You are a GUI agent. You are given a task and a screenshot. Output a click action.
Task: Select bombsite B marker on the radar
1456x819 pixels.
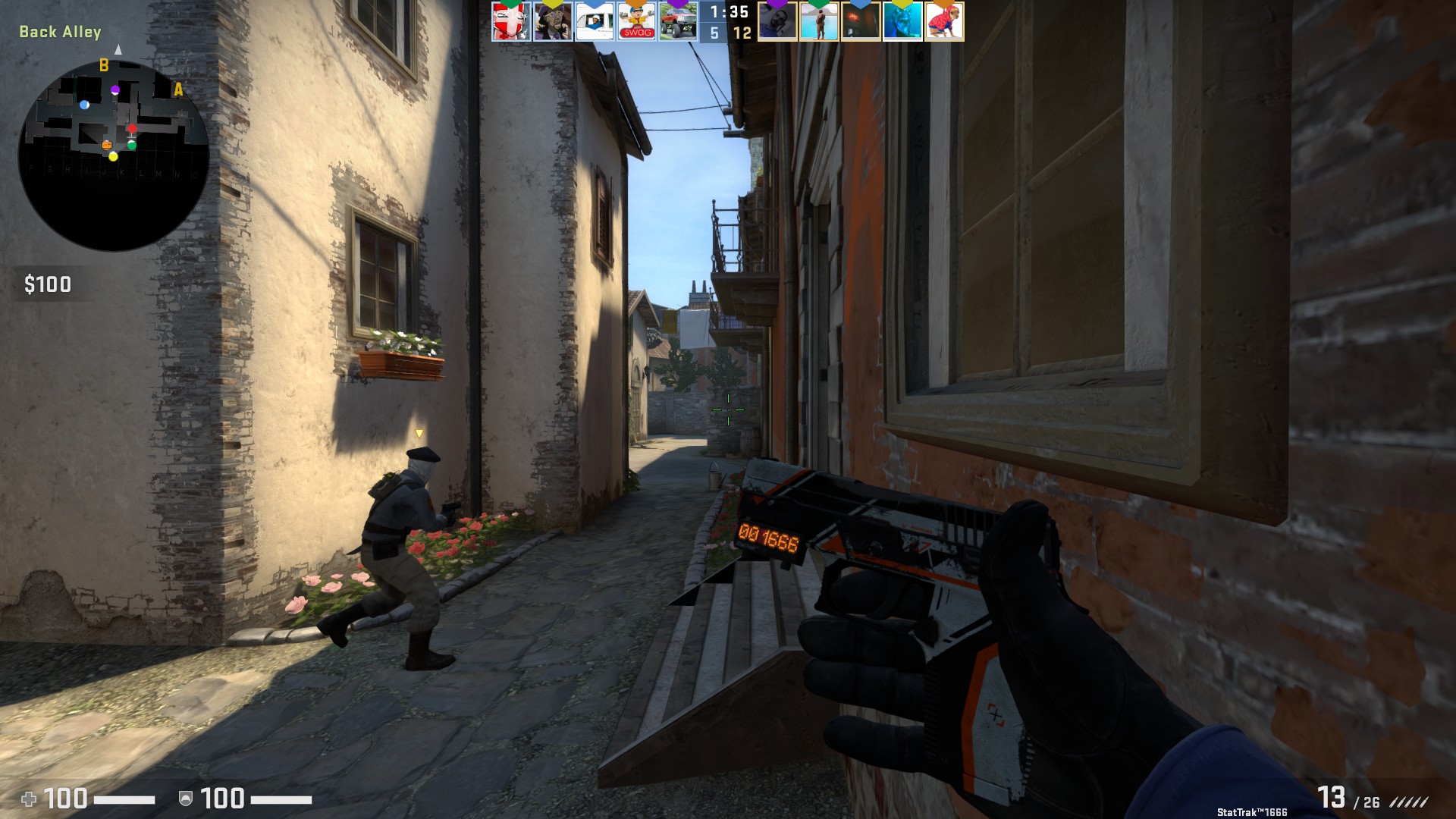tap(104, 66)
